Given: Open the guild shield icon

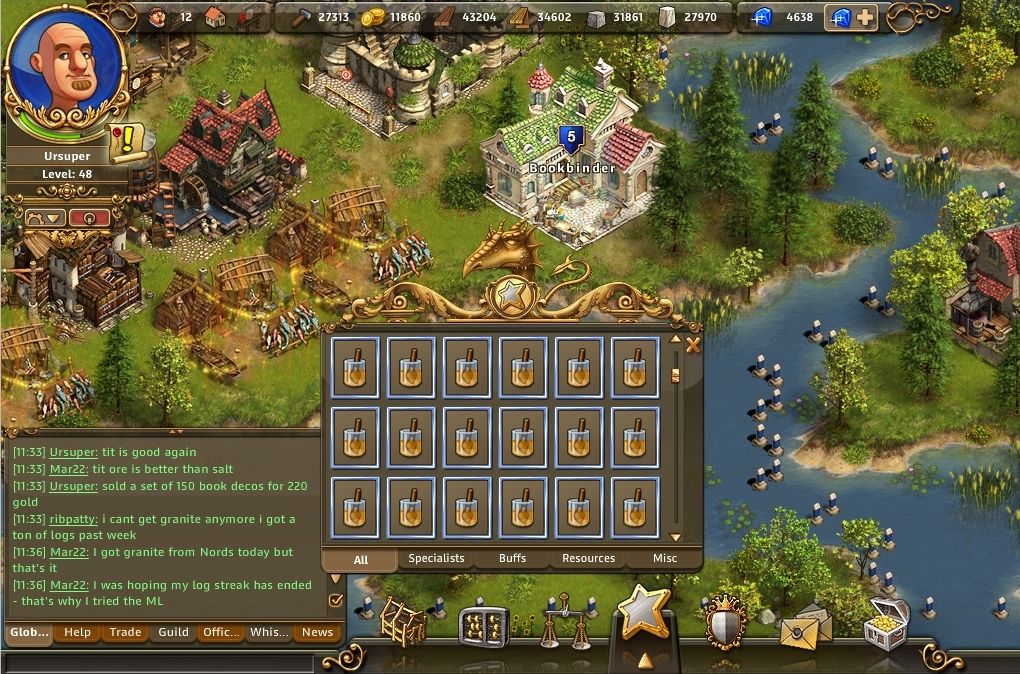Looking at the screenshot, I should pyautogui.click(x=726, y=622).
